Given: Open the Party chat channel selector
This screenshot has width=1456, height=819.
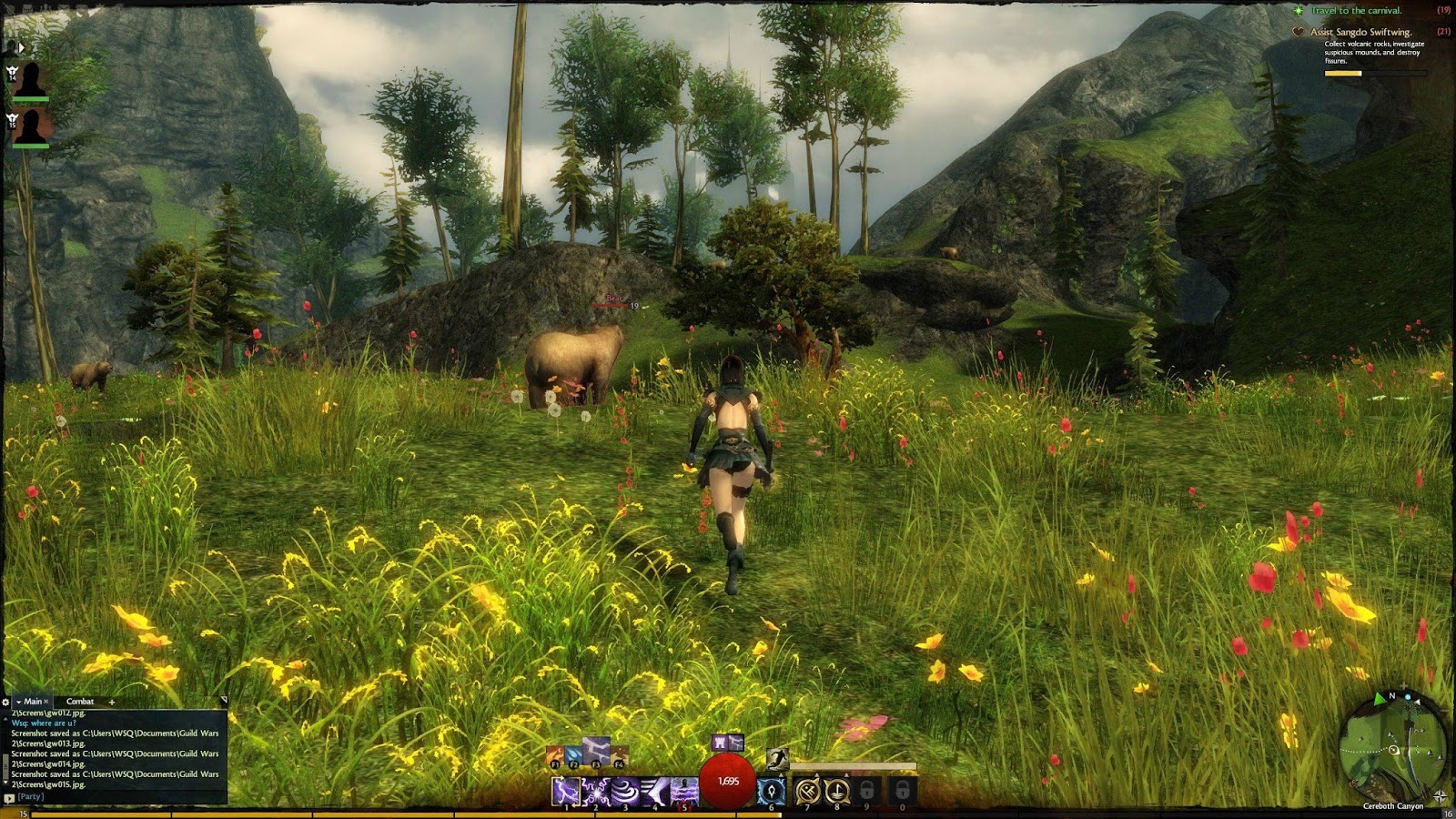Looking at the screenshot, I should click(10, 797).
